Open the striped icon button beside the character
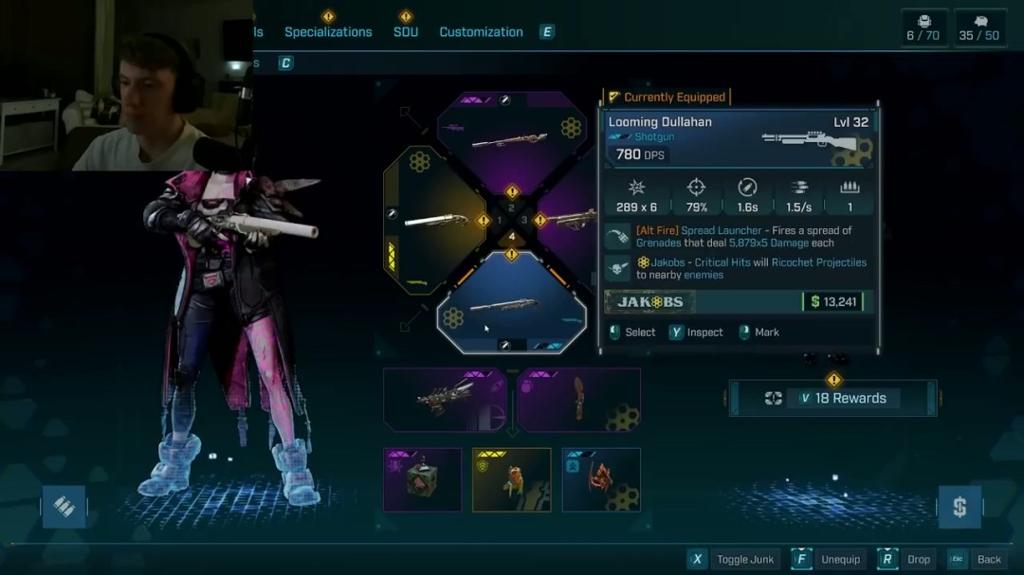The image size is (1024, 575). (x=63, y=507)
